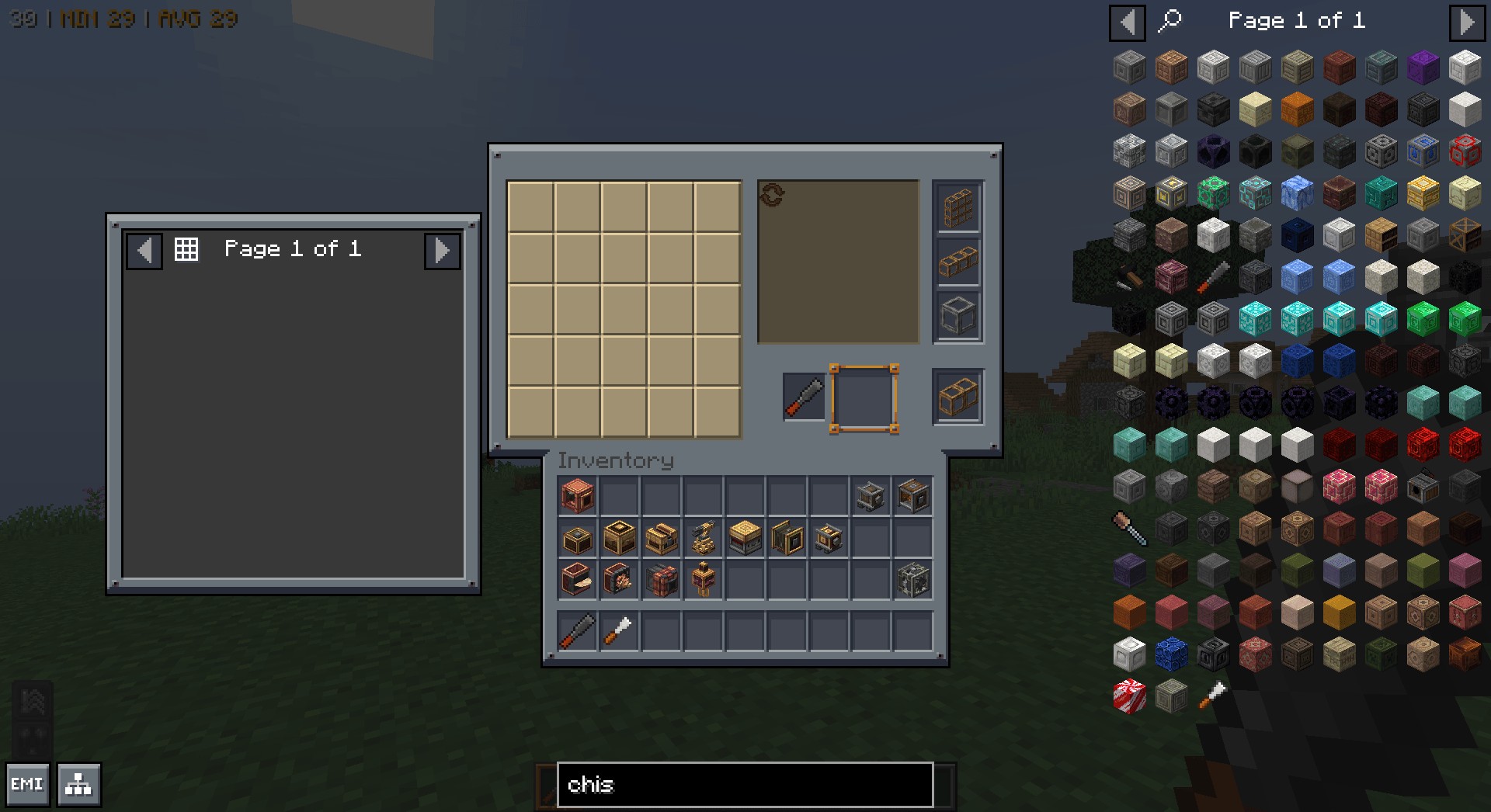Image resolution: width=1491 pixels, height=812 pixels.
Task: Pick up the iron chisel in the hotbar
Action: pos(577,630)
